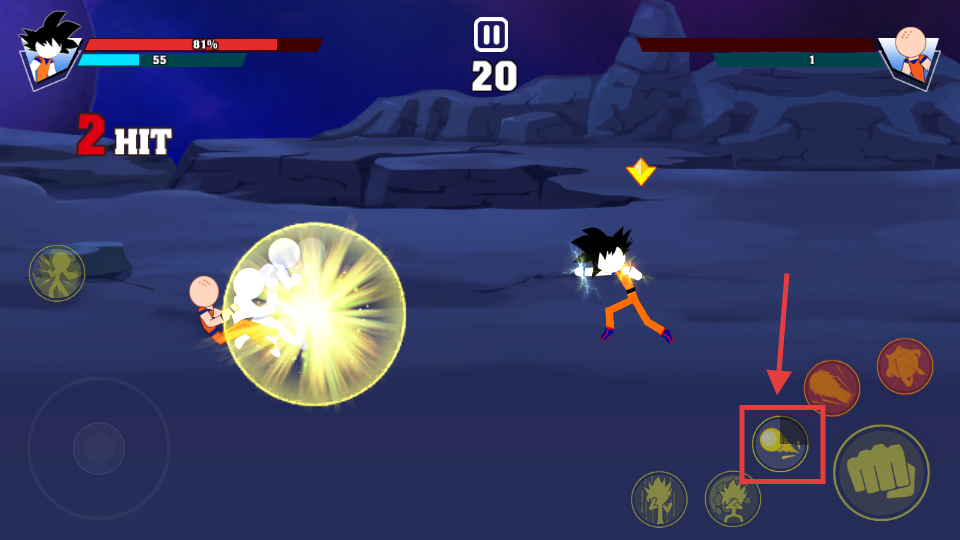The width and height of the screenshot is (960, 540).
Task: Tap the fist punch attack button
Action: [881, 472]
